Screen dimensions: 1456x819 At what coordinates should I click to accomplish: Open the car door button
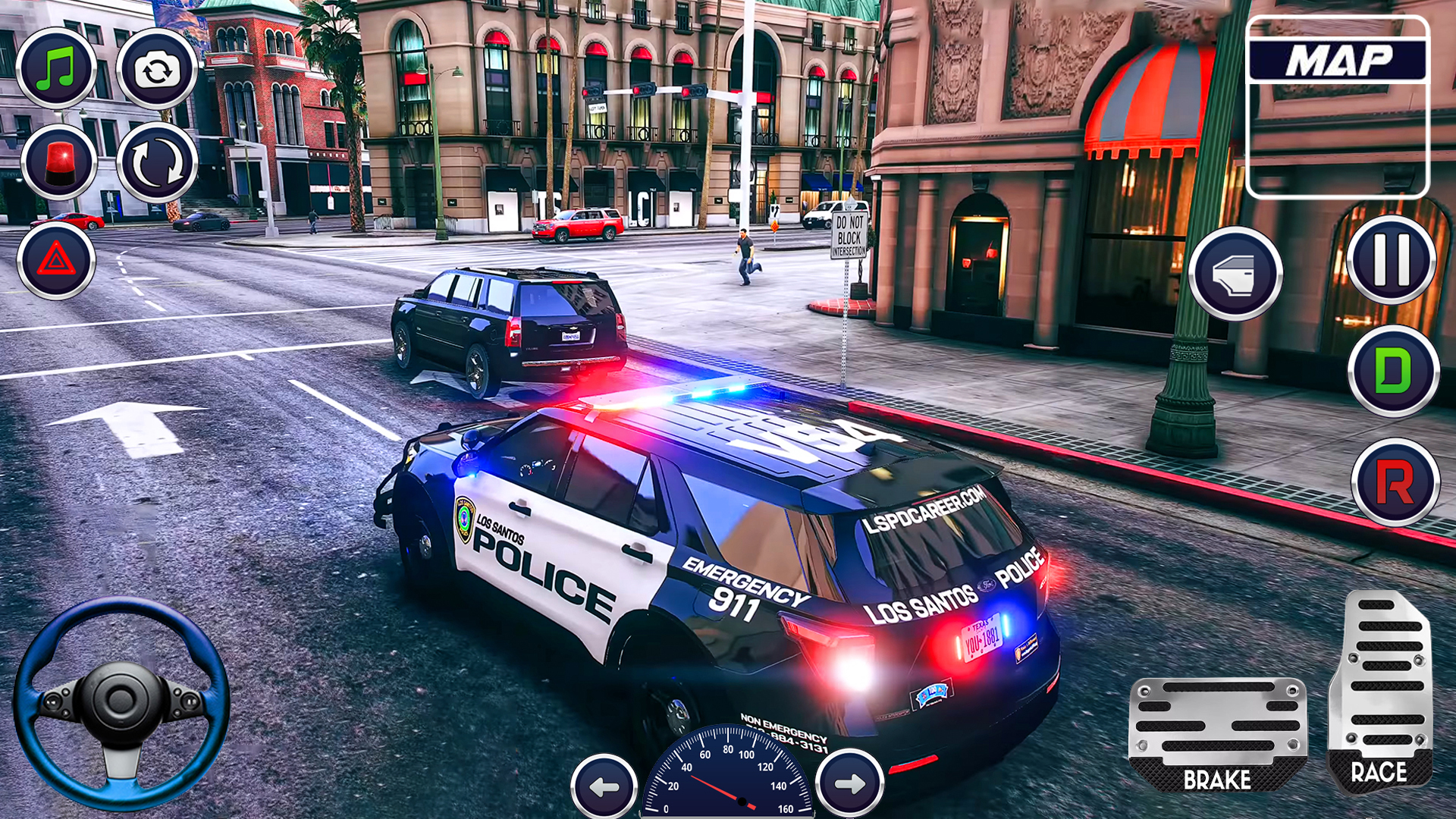tap(1235, 273)
